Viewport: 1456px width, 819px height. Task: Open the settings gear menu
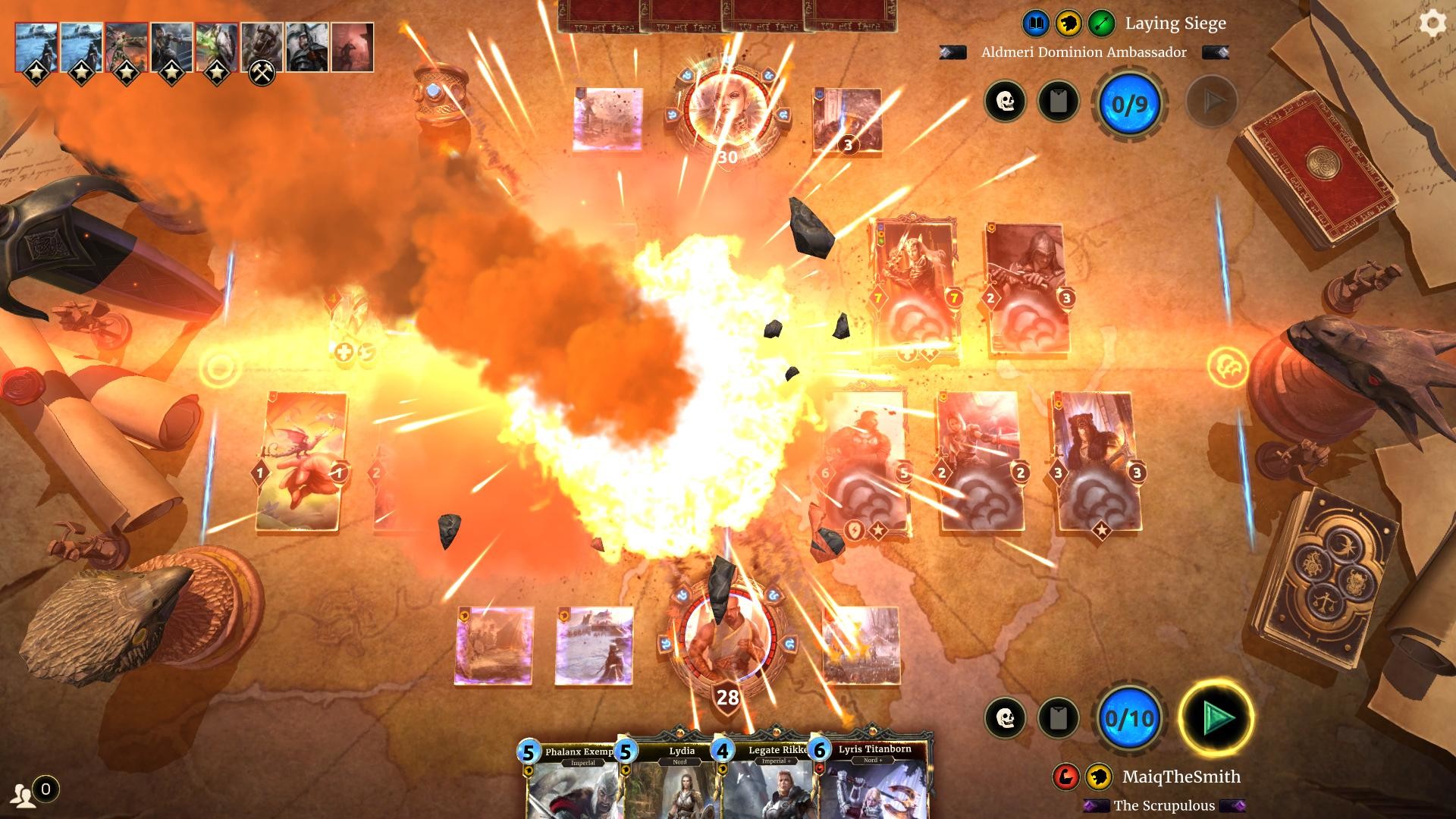(x=1432, y=24)
